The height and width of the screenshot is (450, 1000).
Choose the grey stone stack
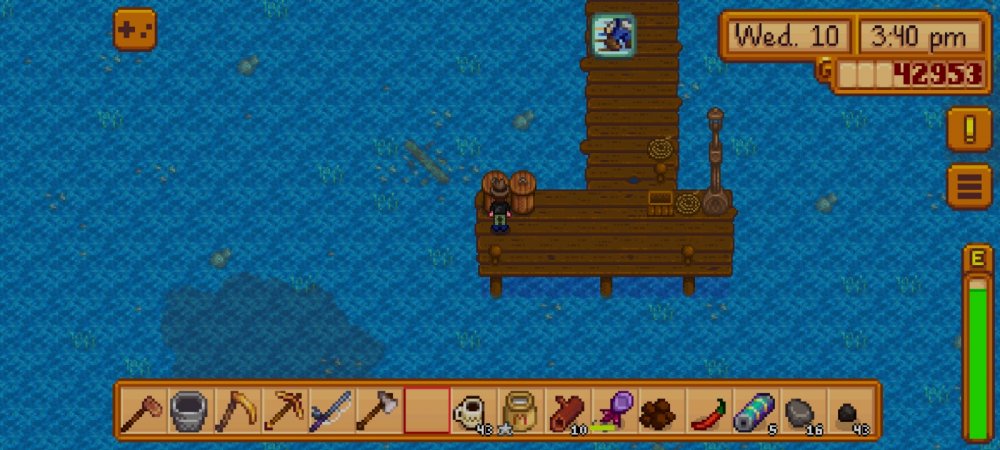[x=803, y=411]
